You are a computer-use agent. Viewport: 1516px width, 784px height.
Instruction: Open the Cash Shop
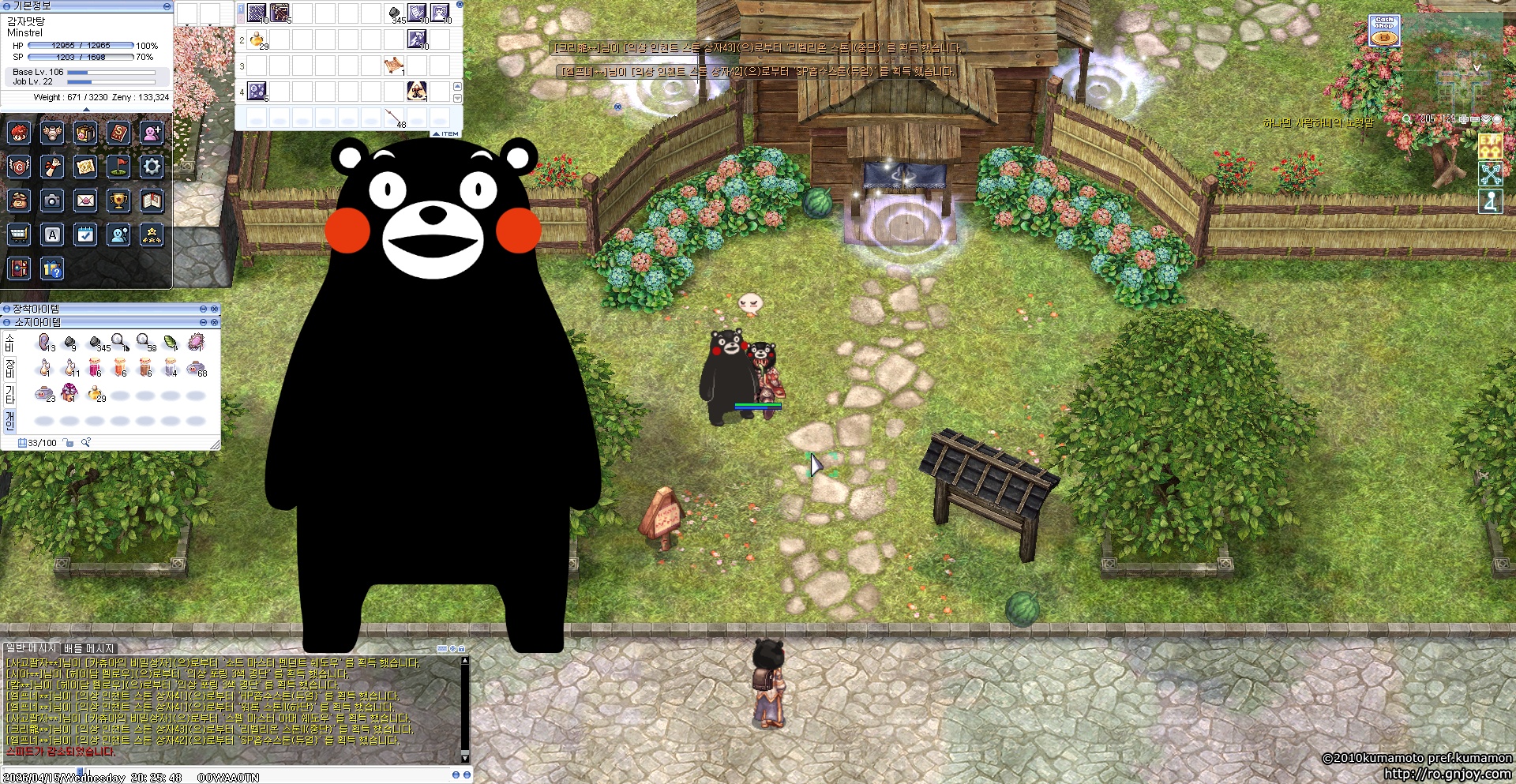(1384, 31)
